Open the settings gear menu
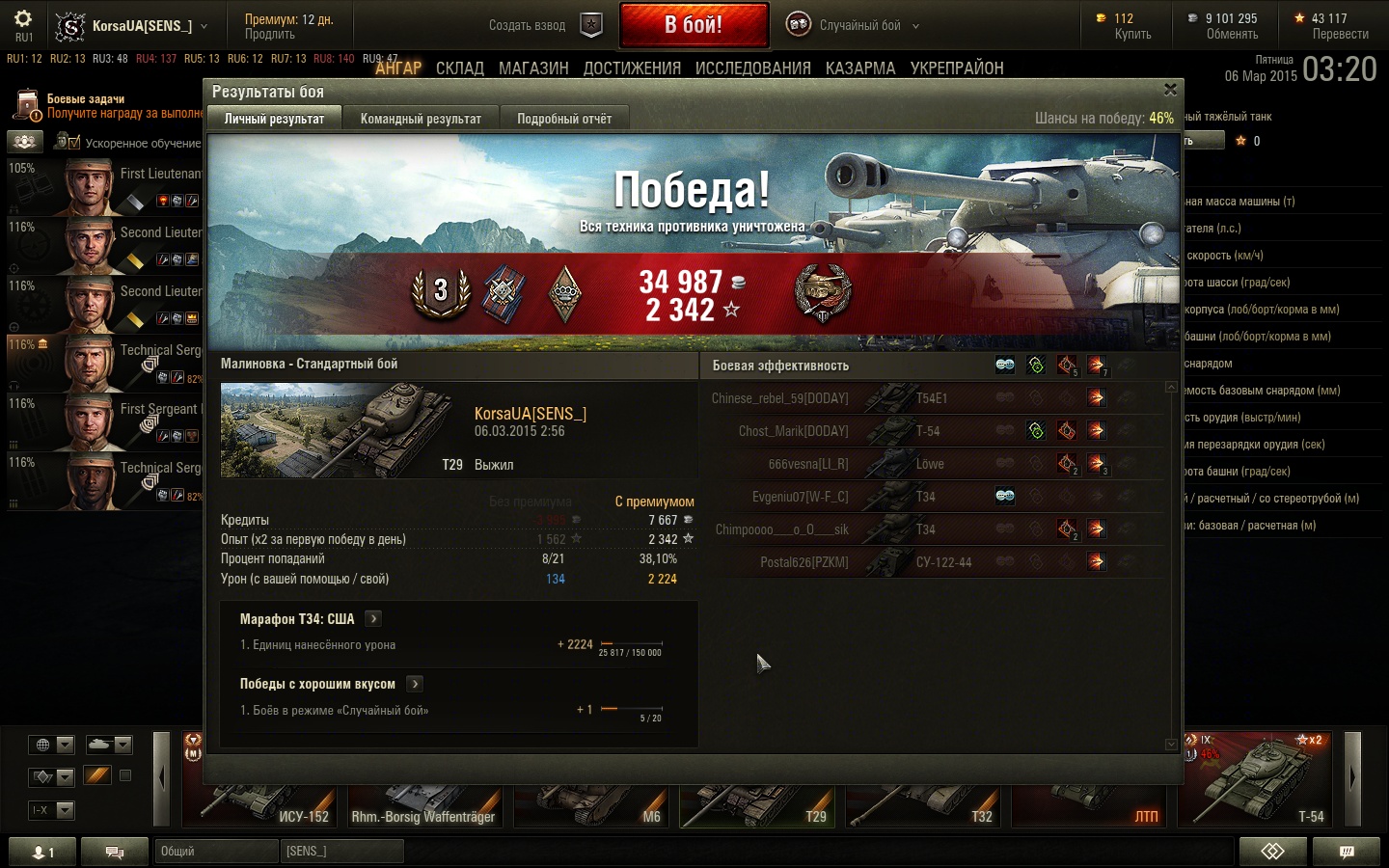The image size is (1389, 868). point(23,19)
